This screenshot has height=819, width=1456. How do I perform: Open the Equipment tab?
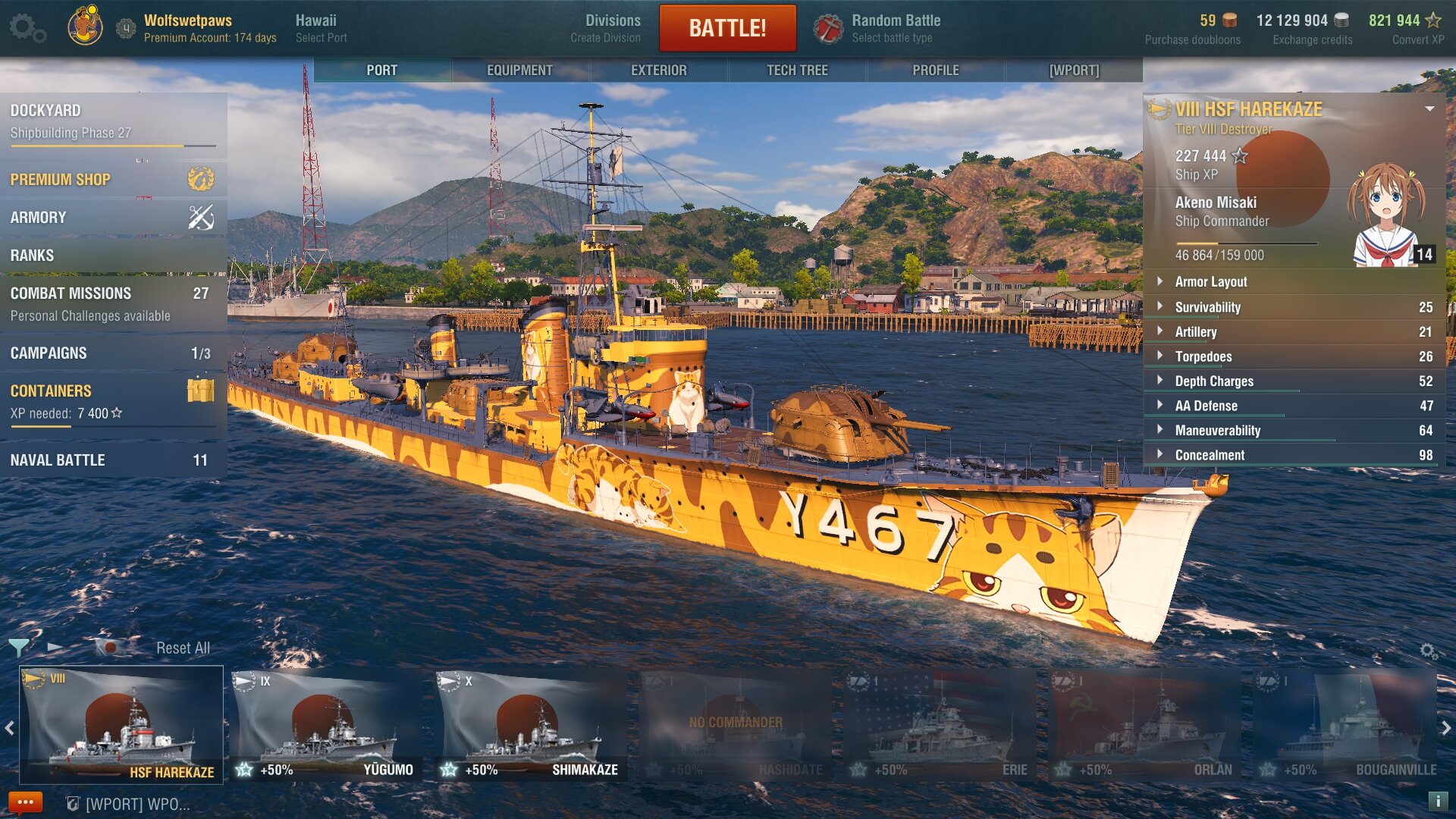tap(519, 70)
